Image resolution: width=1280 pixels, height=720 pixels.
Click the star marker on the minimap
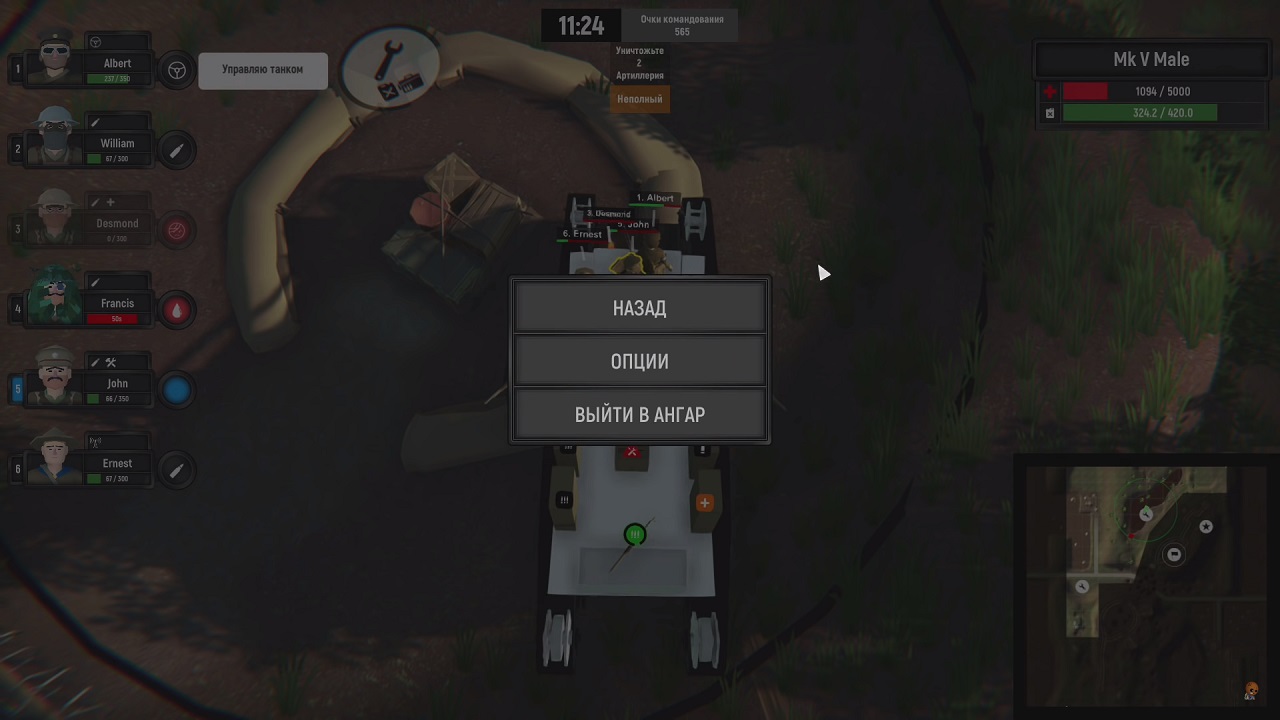(1206, 526)
